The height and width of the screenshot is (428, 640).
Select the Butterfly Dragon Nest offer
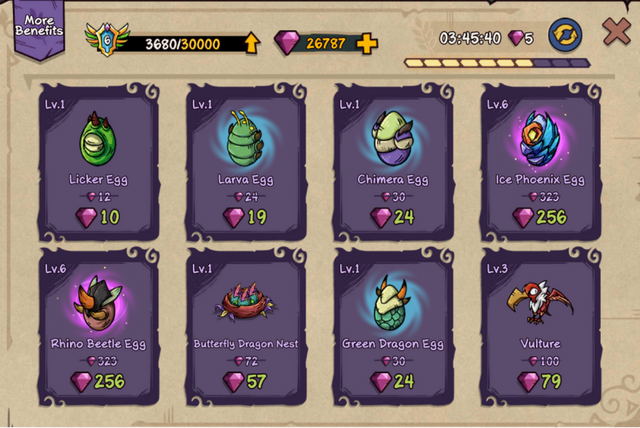[245, 327]
